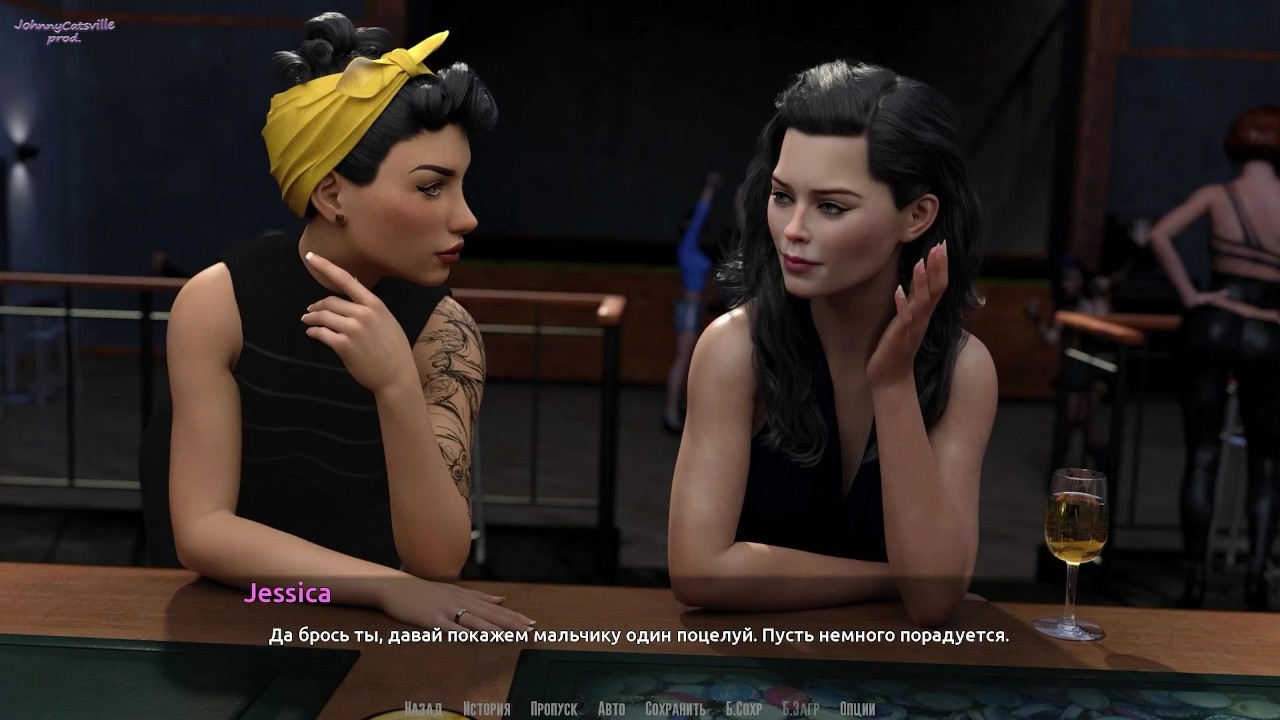Image resolution: width=1280 pixels, height=720 pixels.
Task: Open the Опции (Options) menu
Action: [x=858, y=709]
